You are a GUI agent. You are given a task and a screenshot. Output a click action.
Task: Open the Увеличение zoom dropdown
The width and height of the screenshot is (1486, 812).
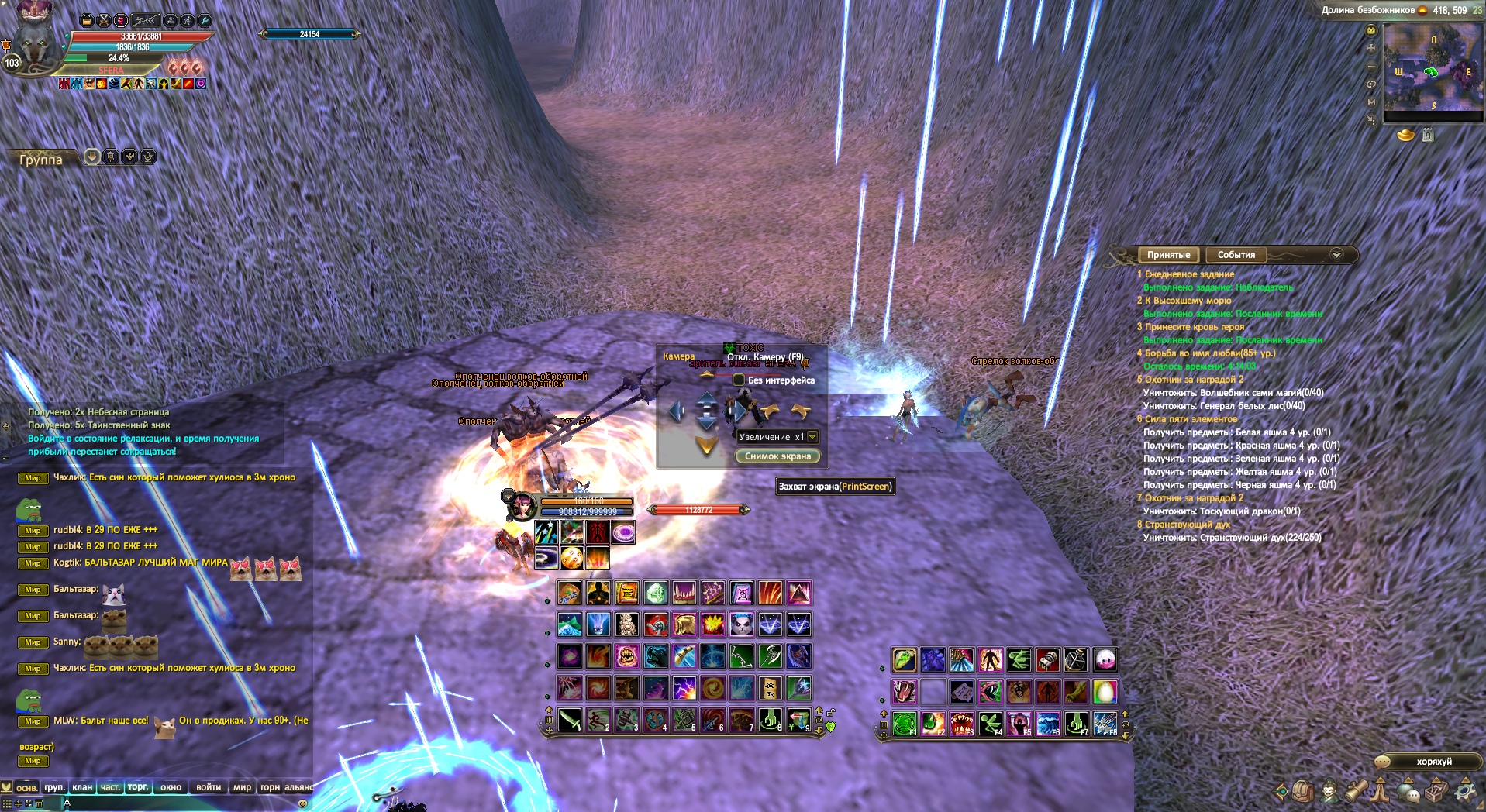(812, 437)
